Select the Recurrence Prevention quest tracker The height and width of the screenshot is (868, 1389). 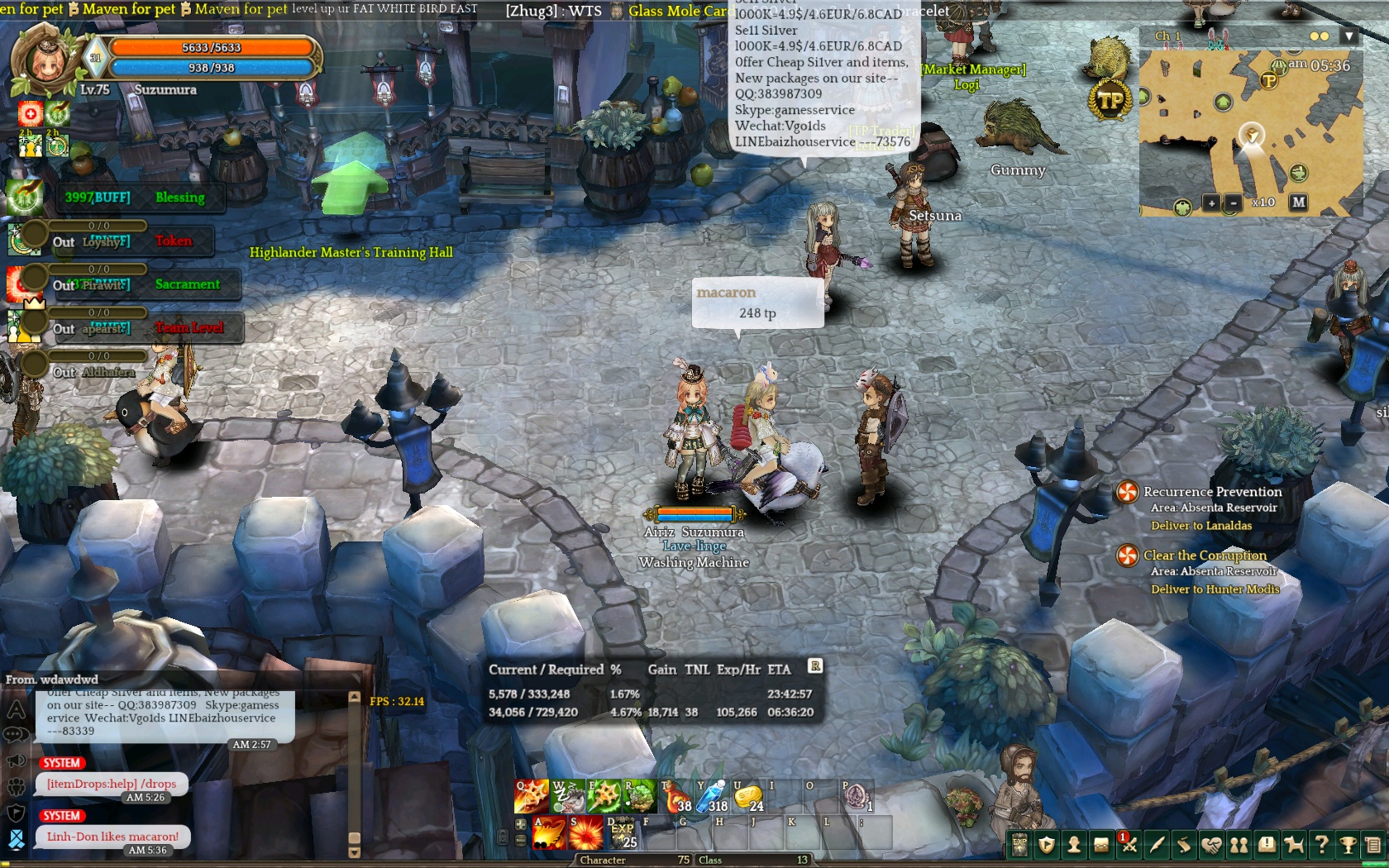click(1211, 492)
